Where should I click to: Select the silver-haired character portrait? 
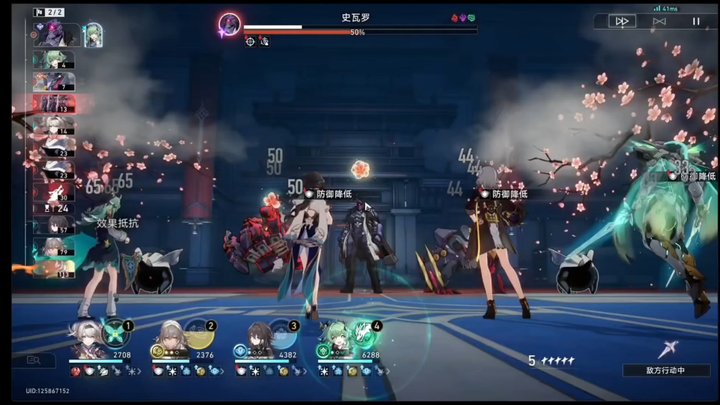coord(84,342)
